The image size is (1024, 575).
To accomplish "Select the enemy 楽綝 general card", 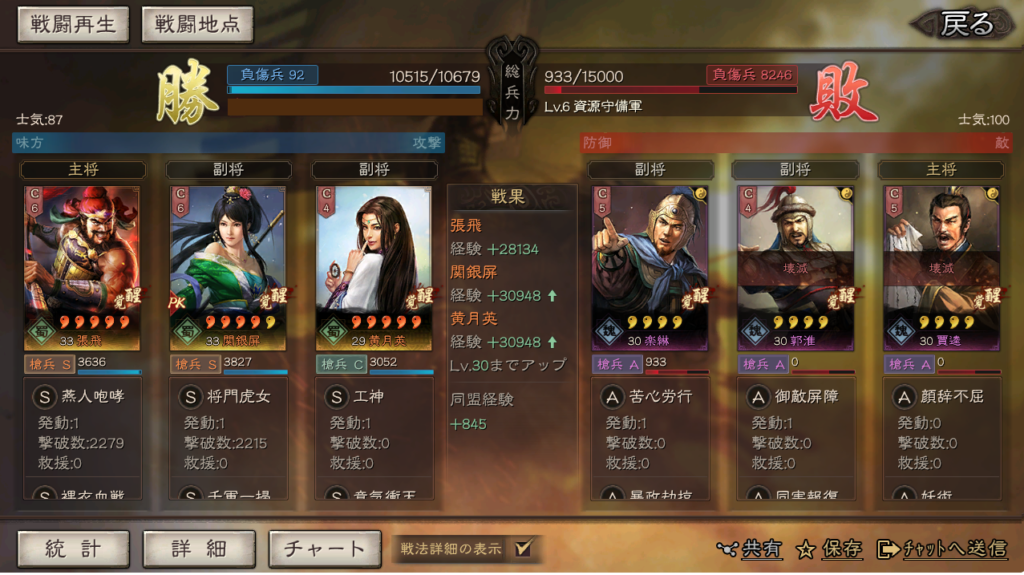I will [650, 267].
